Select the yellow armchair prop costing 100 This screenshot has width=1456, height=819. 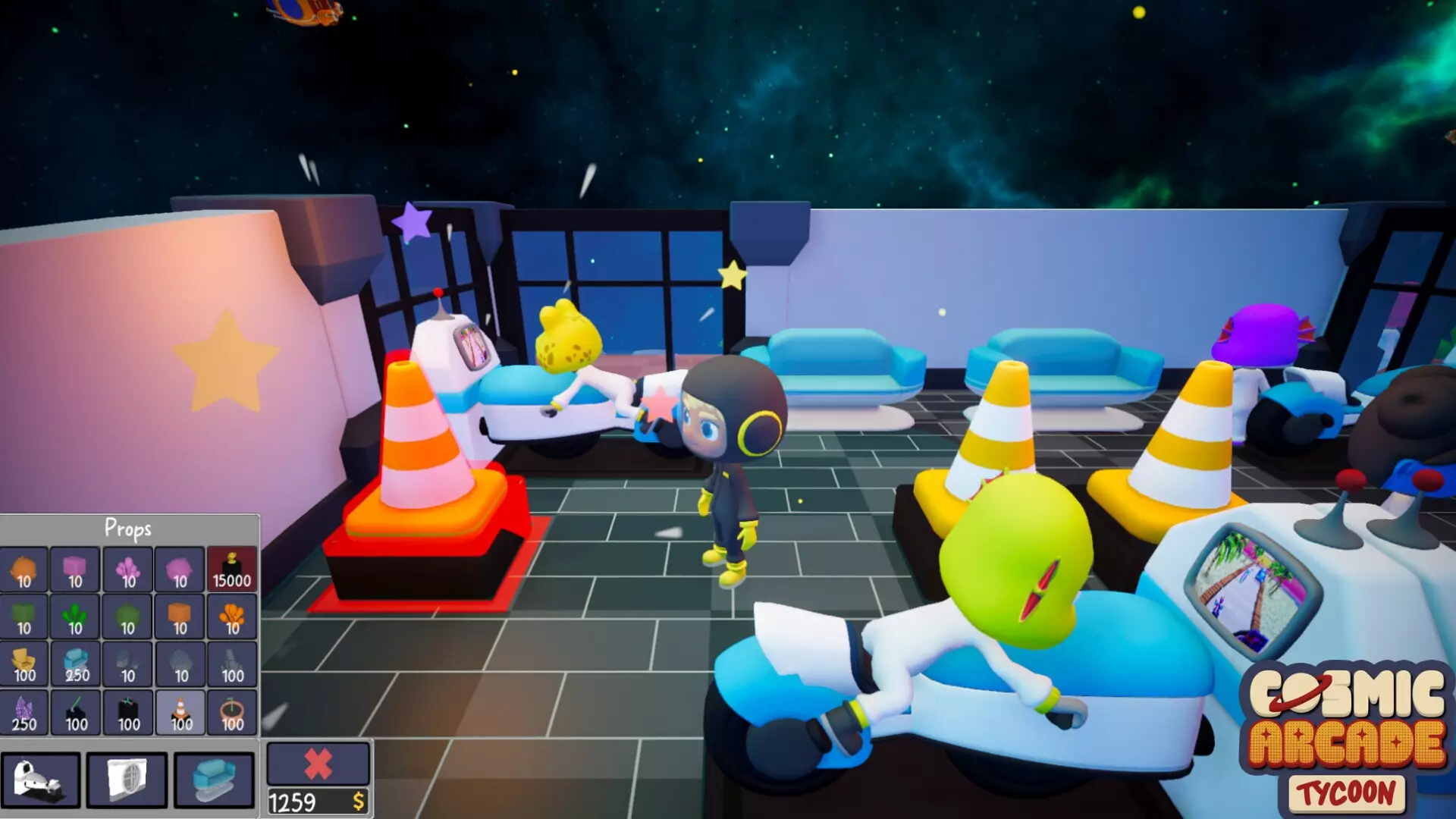pyautogui.click(x=25, y=666)
